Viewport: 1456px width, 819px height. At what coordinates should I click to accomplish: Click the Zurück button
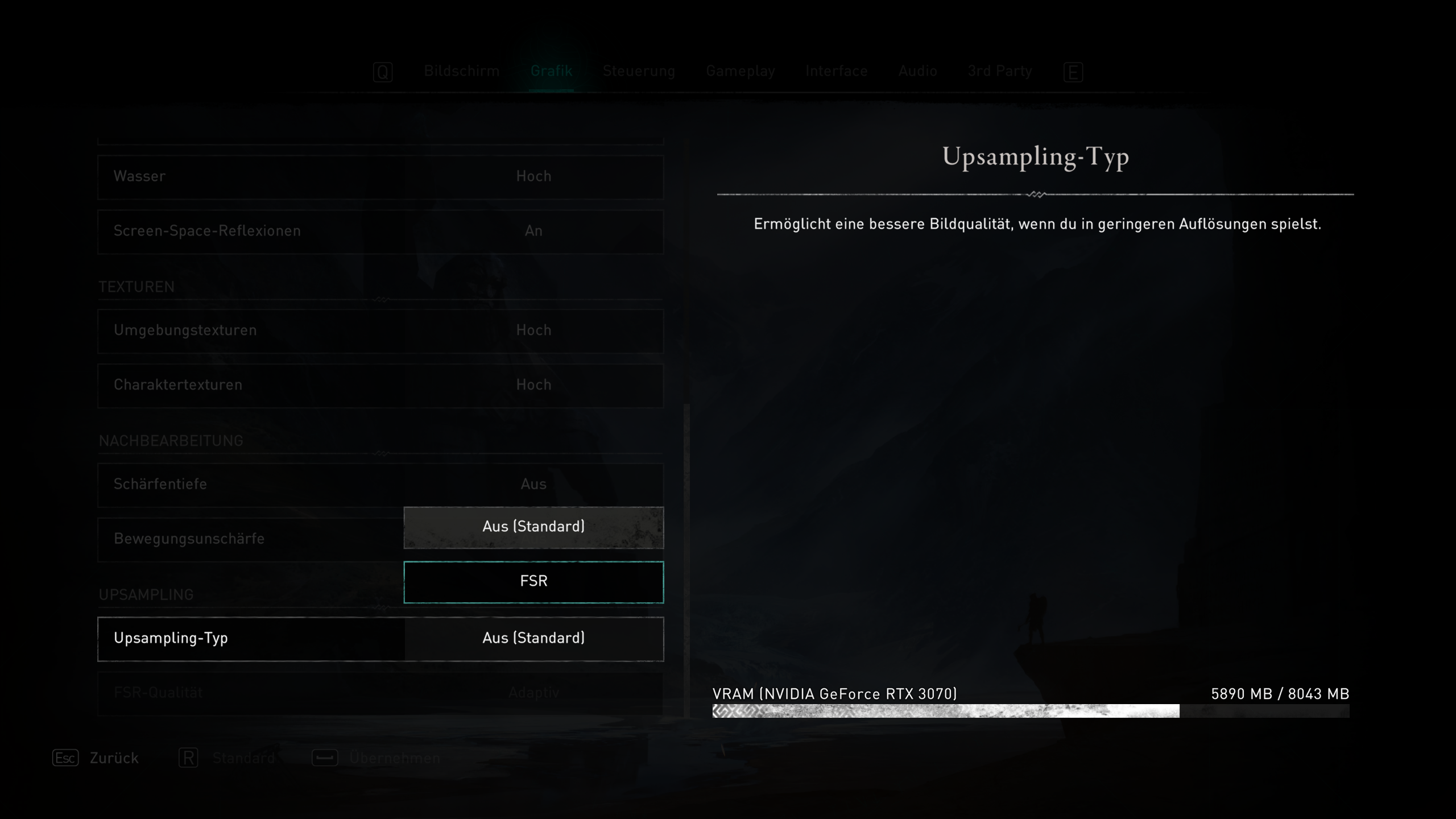tap(113, 758)
